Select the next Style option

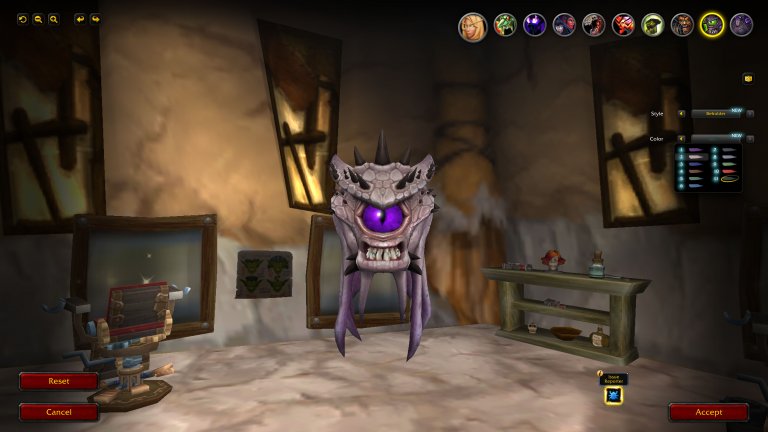click(750, 114)
